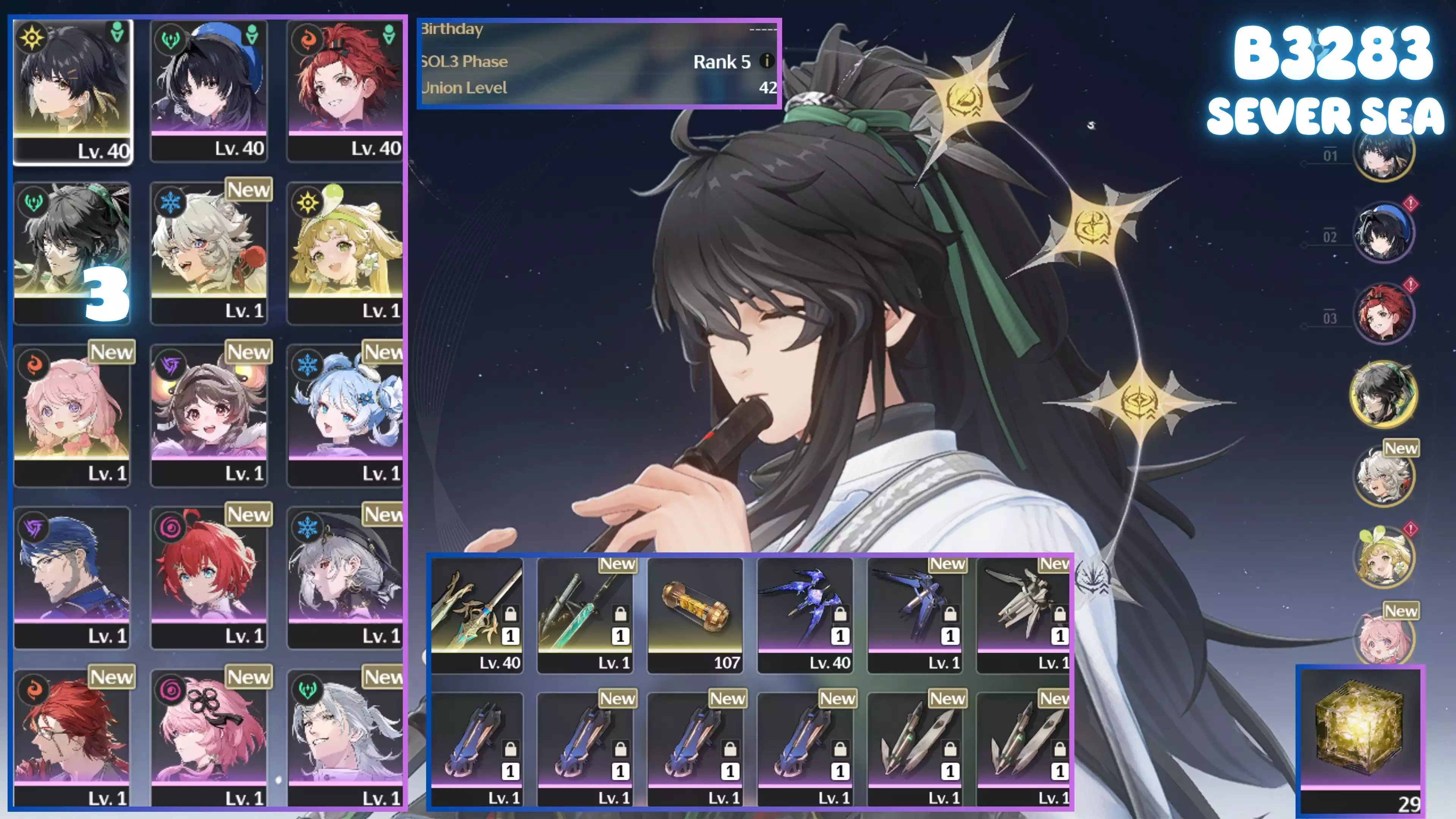Select the black-haired Spectro Lv. 40 character card
1456x819 pixels.
pos(72,91)
